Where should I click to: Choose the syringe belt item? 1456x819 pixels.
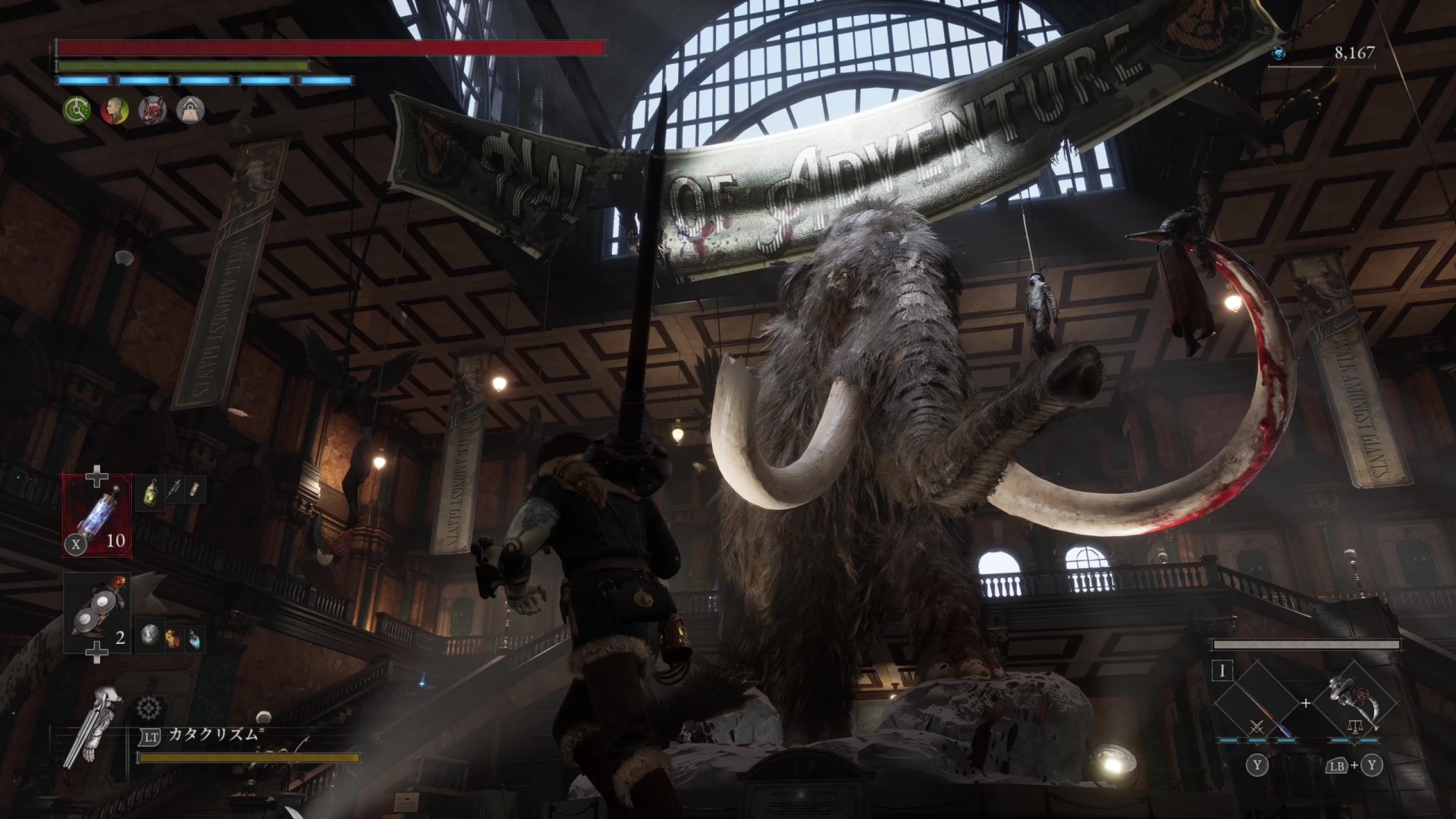coord(174,491)
